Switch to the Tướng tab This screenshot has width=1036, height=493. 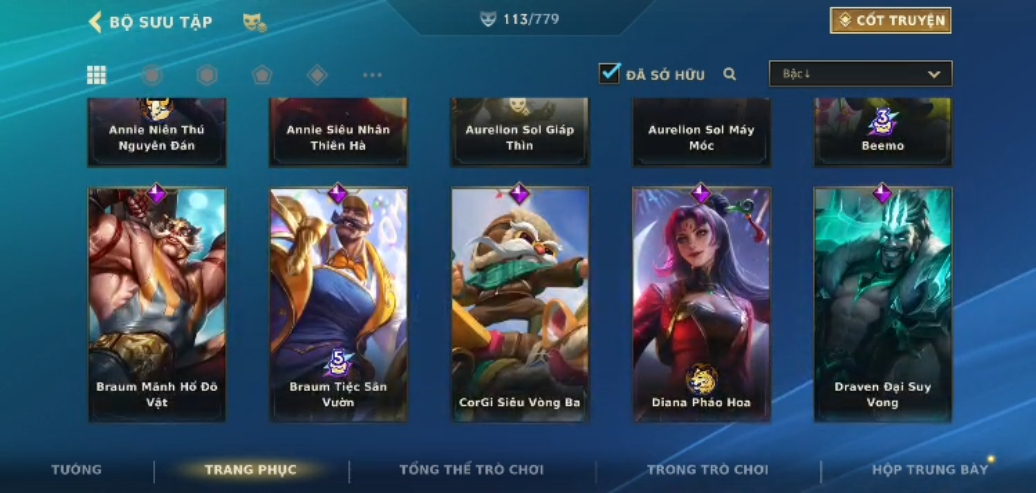click(x=77, y=470)
